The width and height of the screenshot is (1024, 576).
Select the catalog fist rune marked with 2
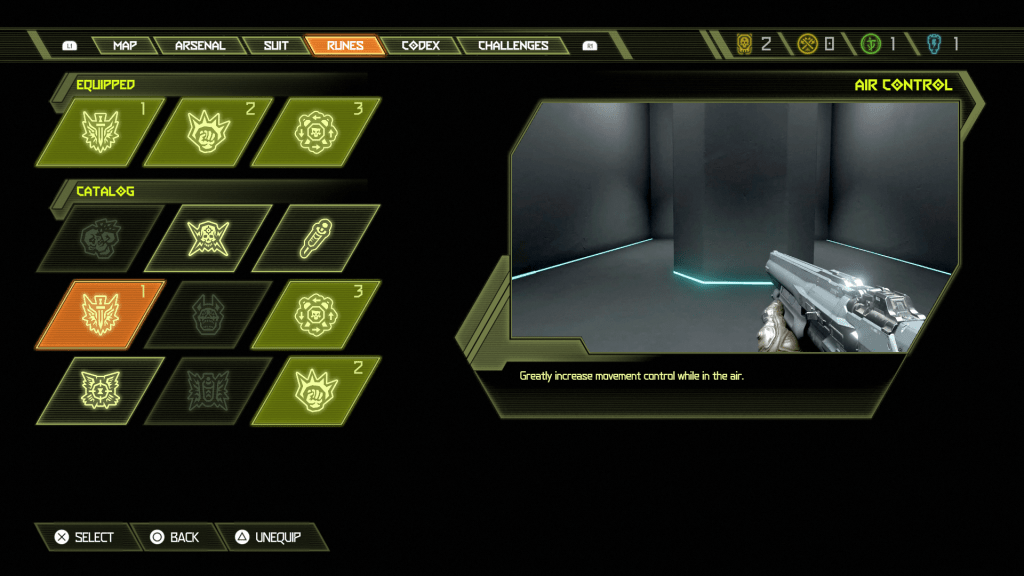pyautogui.click(x=317, y=390)
